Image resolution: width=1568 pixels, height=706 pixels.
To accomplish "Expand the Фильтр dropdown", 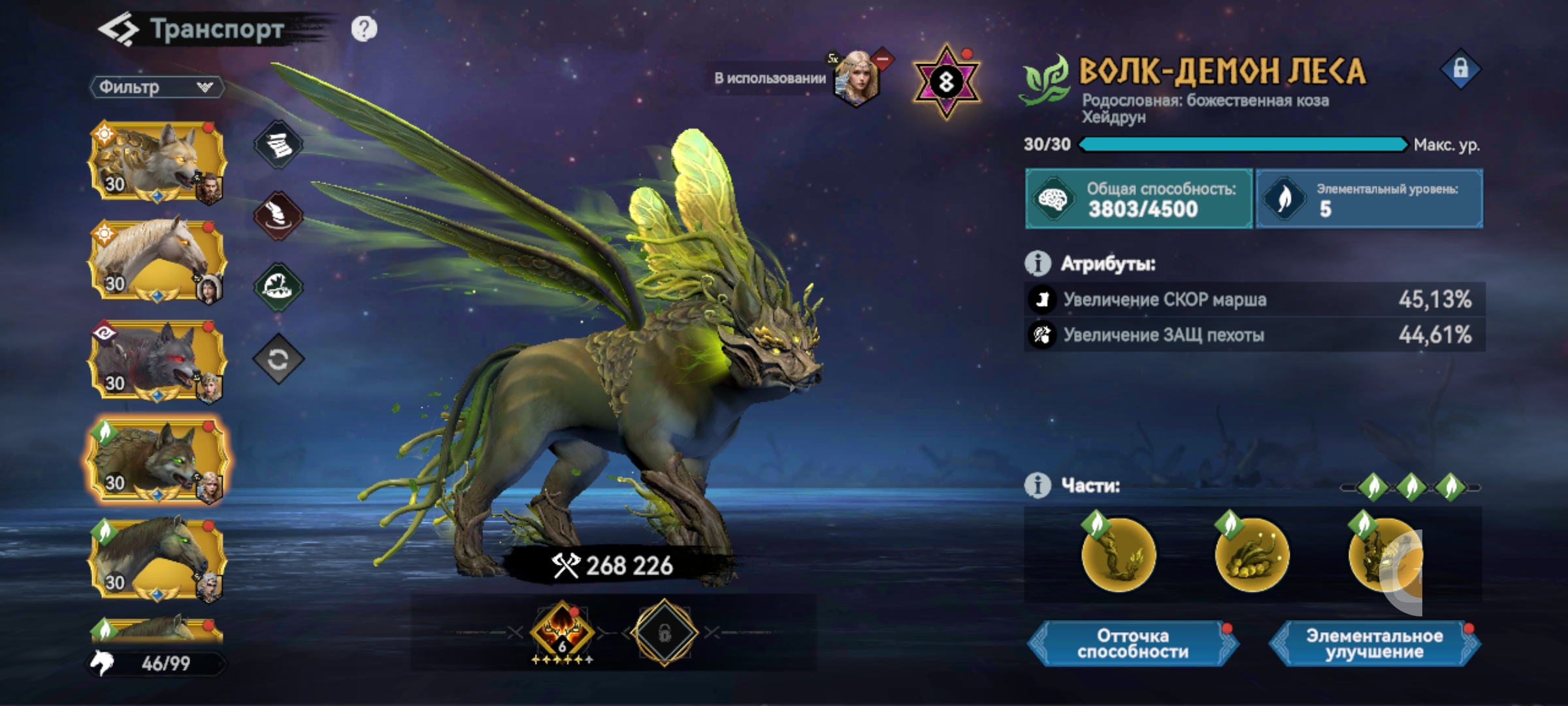I will (x=157, y=87).
